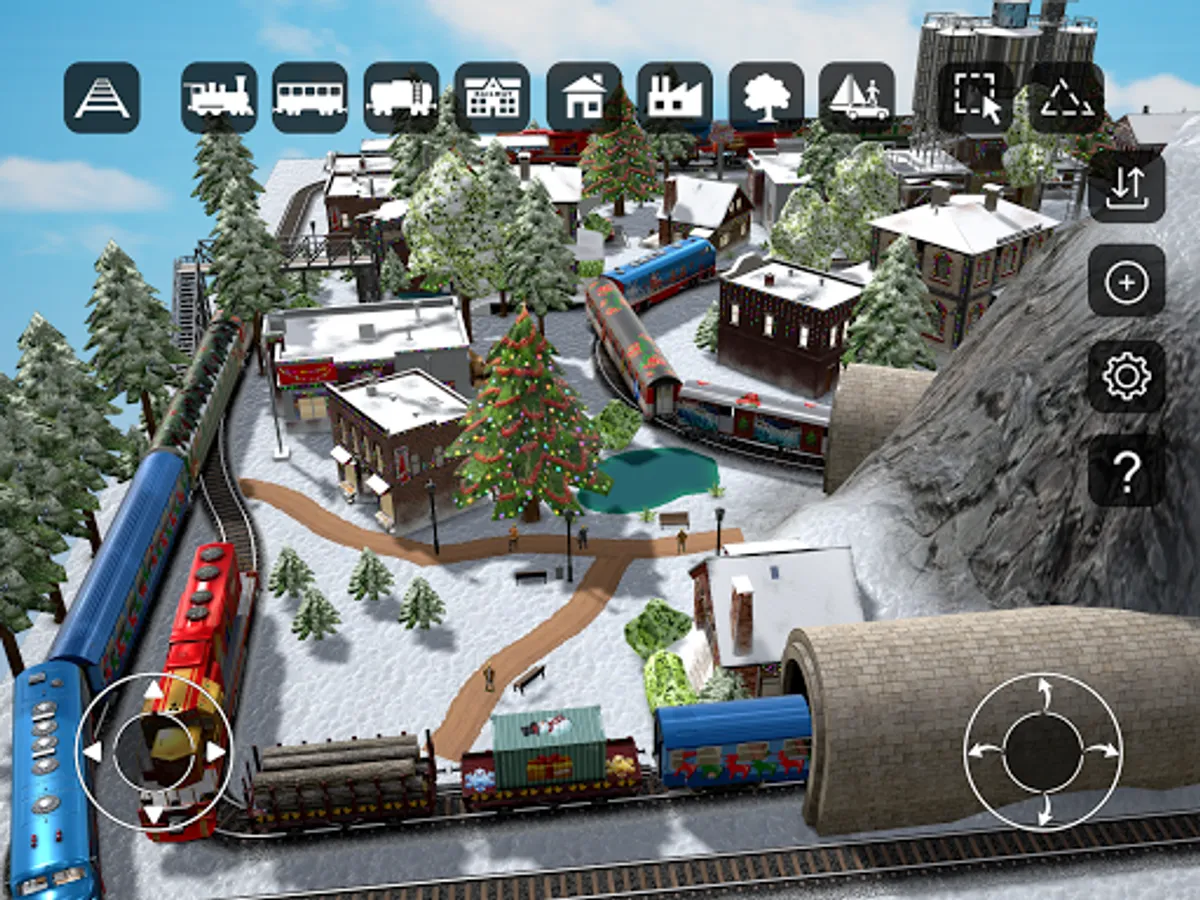Select the steam locomotive category
This screenshot has height=900, width=1200.
[219, 98]
